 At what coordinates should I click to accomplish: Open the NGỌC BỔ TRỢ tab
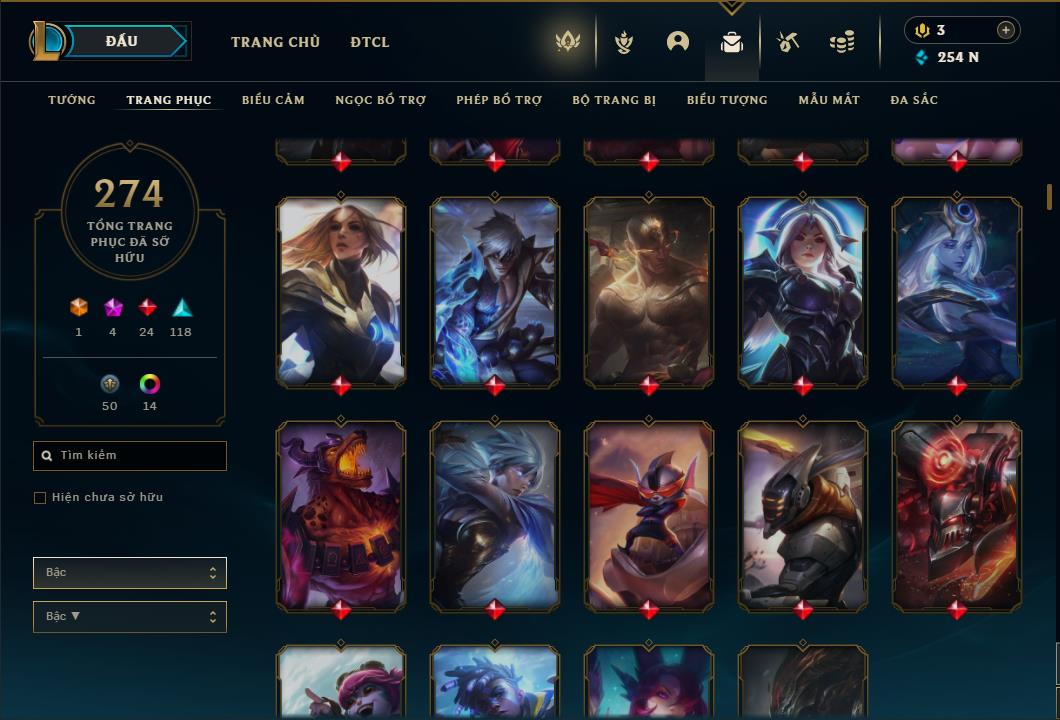pyautogui.click(x=380, y=100)
